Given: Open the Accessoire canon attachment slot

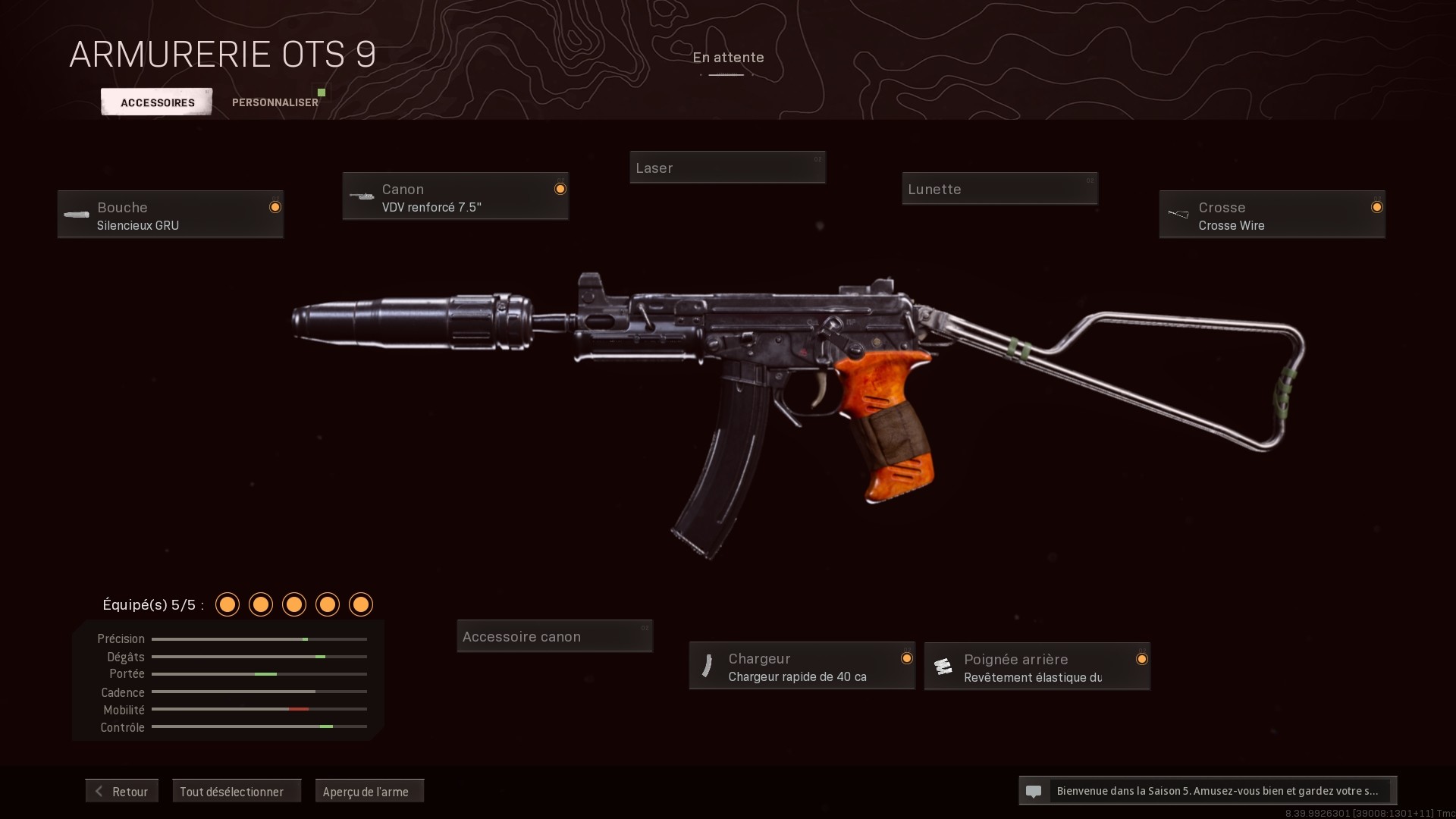Looking at the screenshot, I should pos(554,635).
